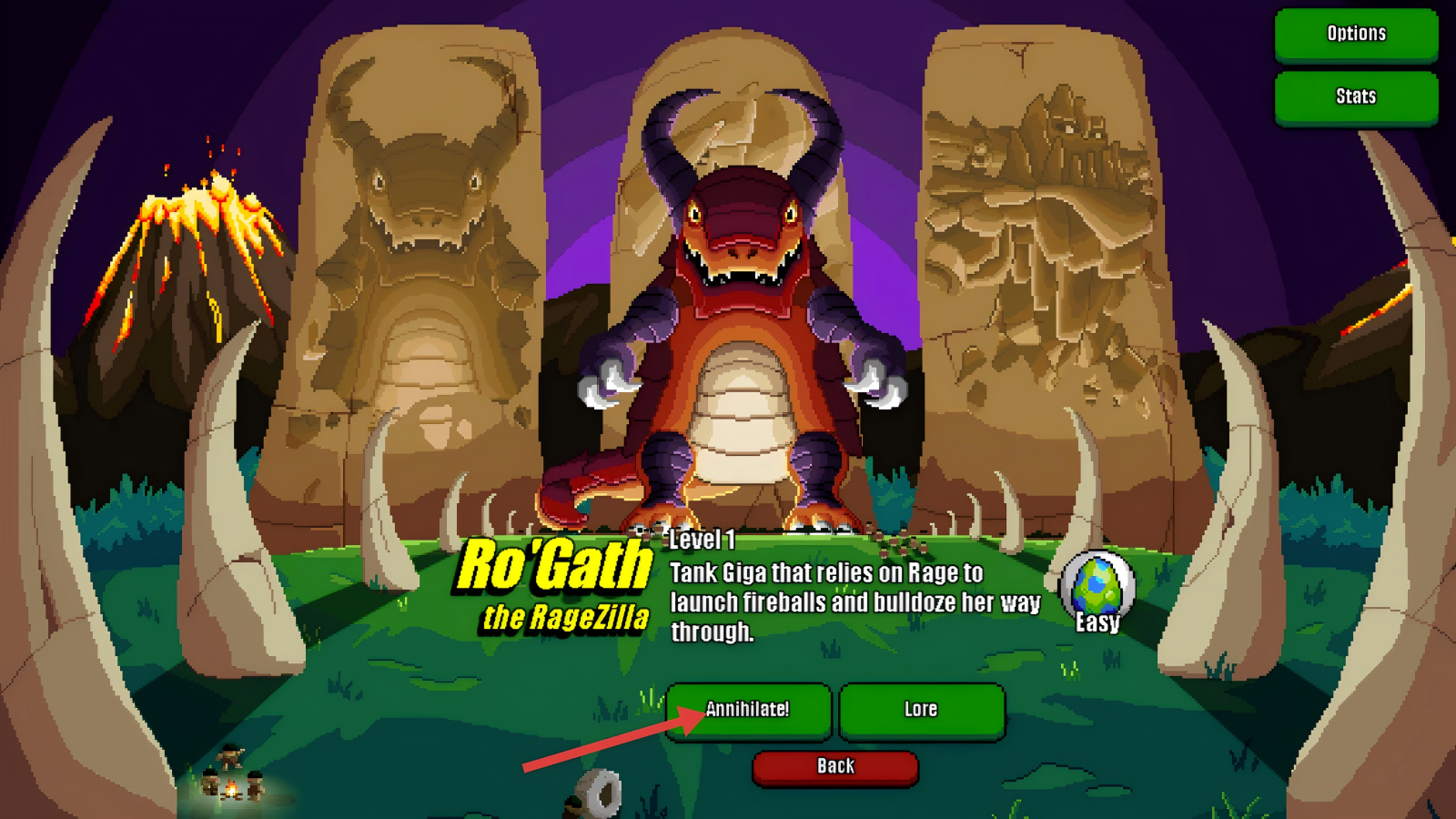Open the Options menu

(1356, 35)
